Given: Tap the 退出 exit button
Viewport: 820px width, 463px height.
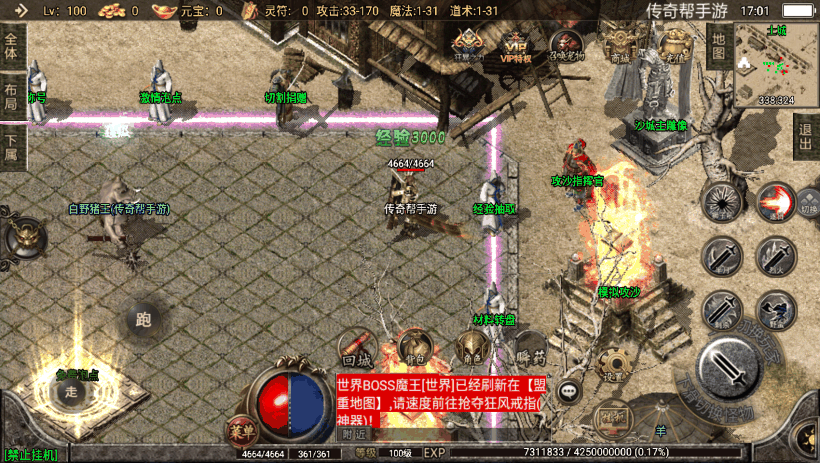Looking at the screenshot, I should click(806, 135).
